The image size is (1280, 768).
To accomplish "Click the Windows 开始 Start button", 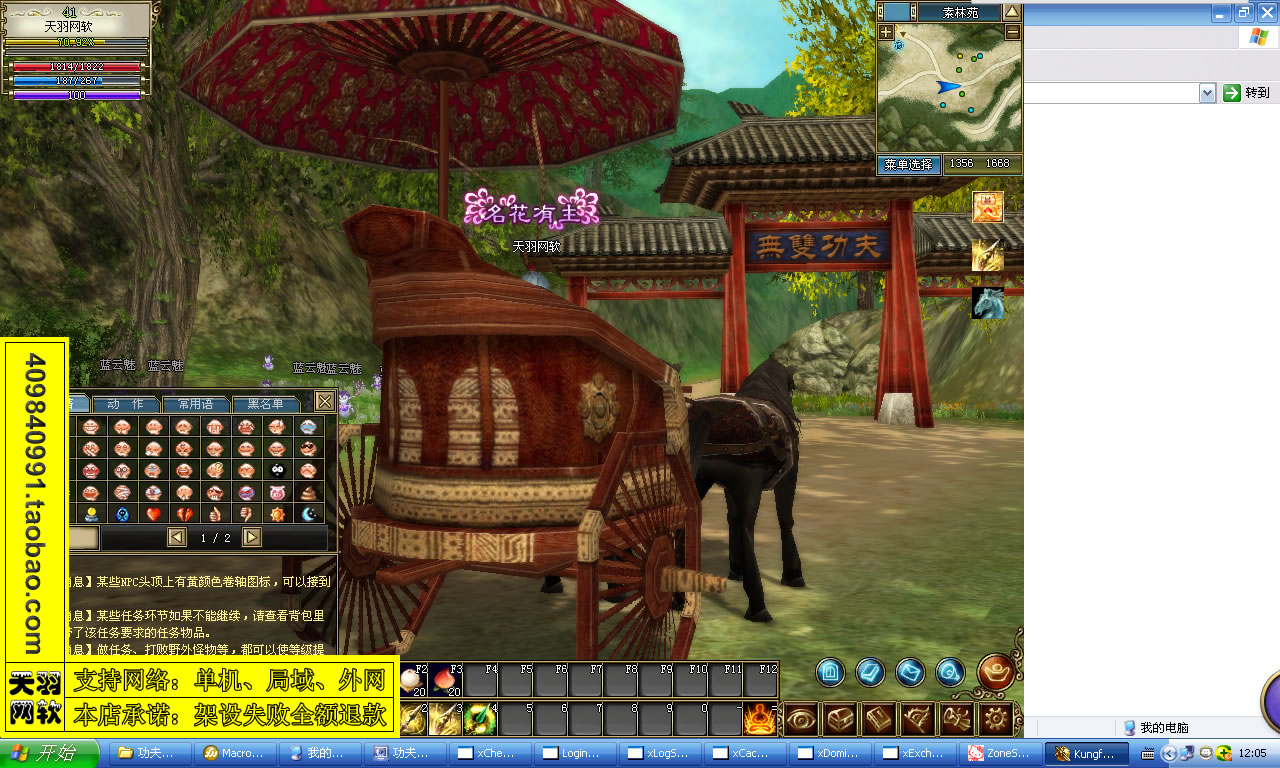I will click(x=49, y=753).
